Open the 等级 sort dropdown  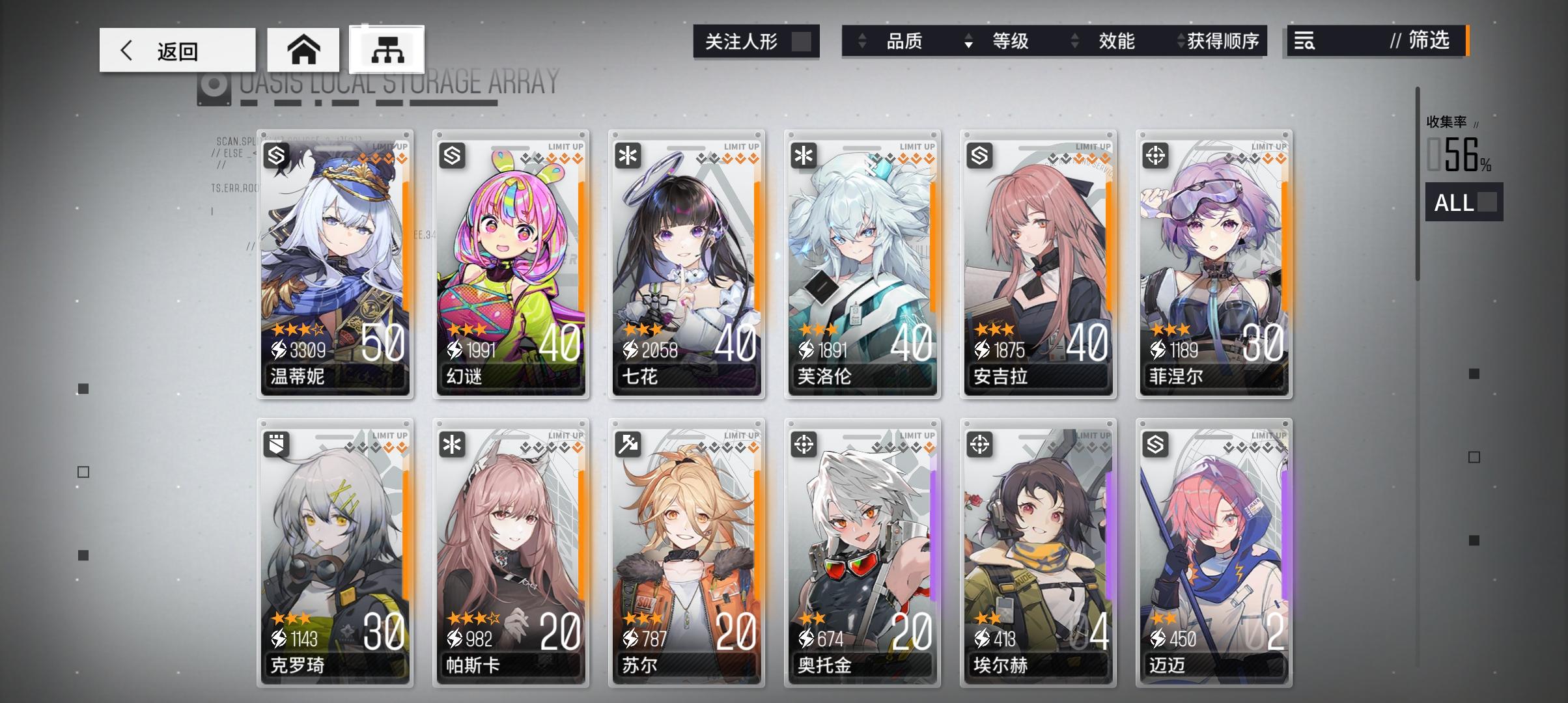pyautogui.click(x=1009, y=42)
